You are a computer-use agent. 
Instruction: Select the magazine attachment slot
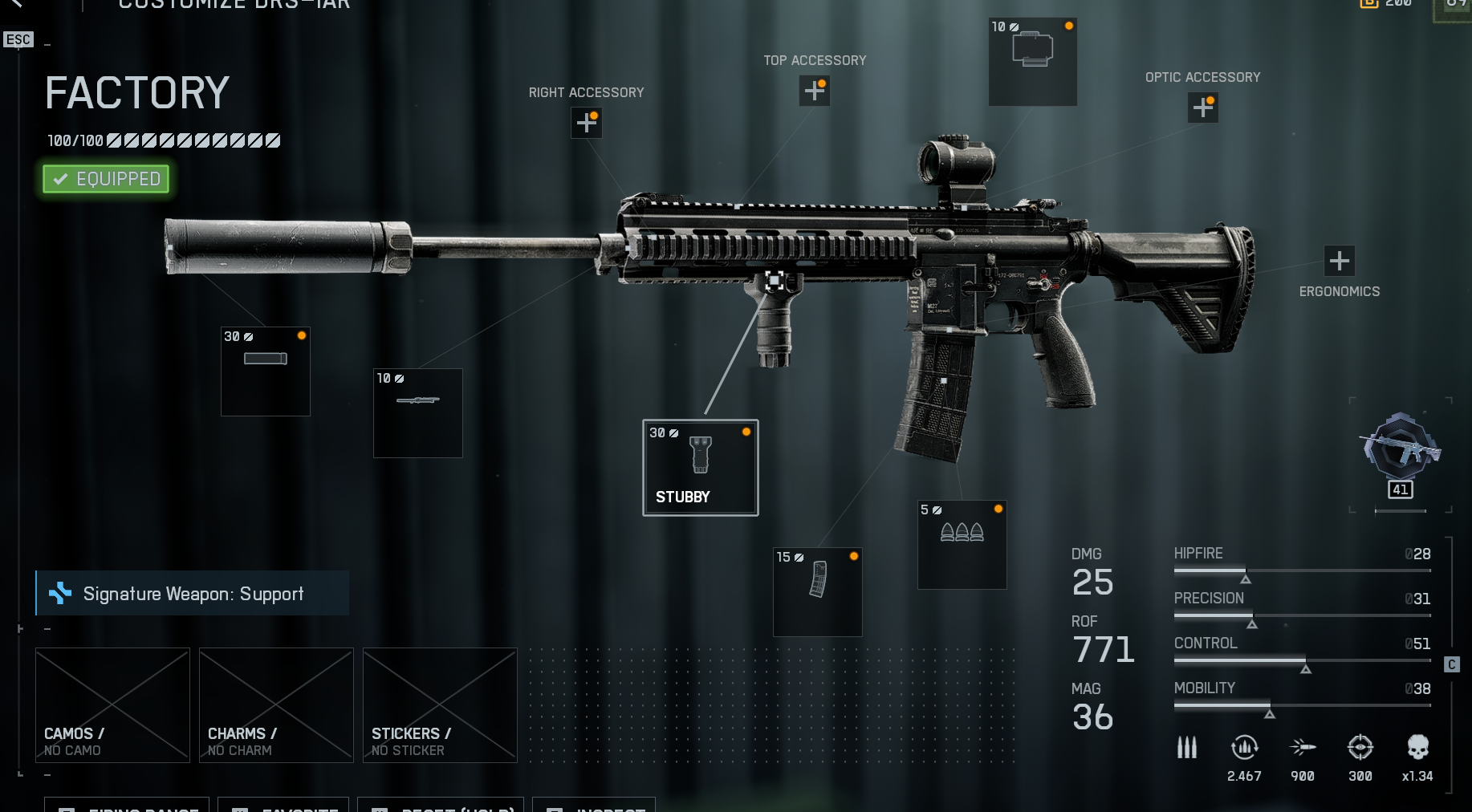coord(818,592)
